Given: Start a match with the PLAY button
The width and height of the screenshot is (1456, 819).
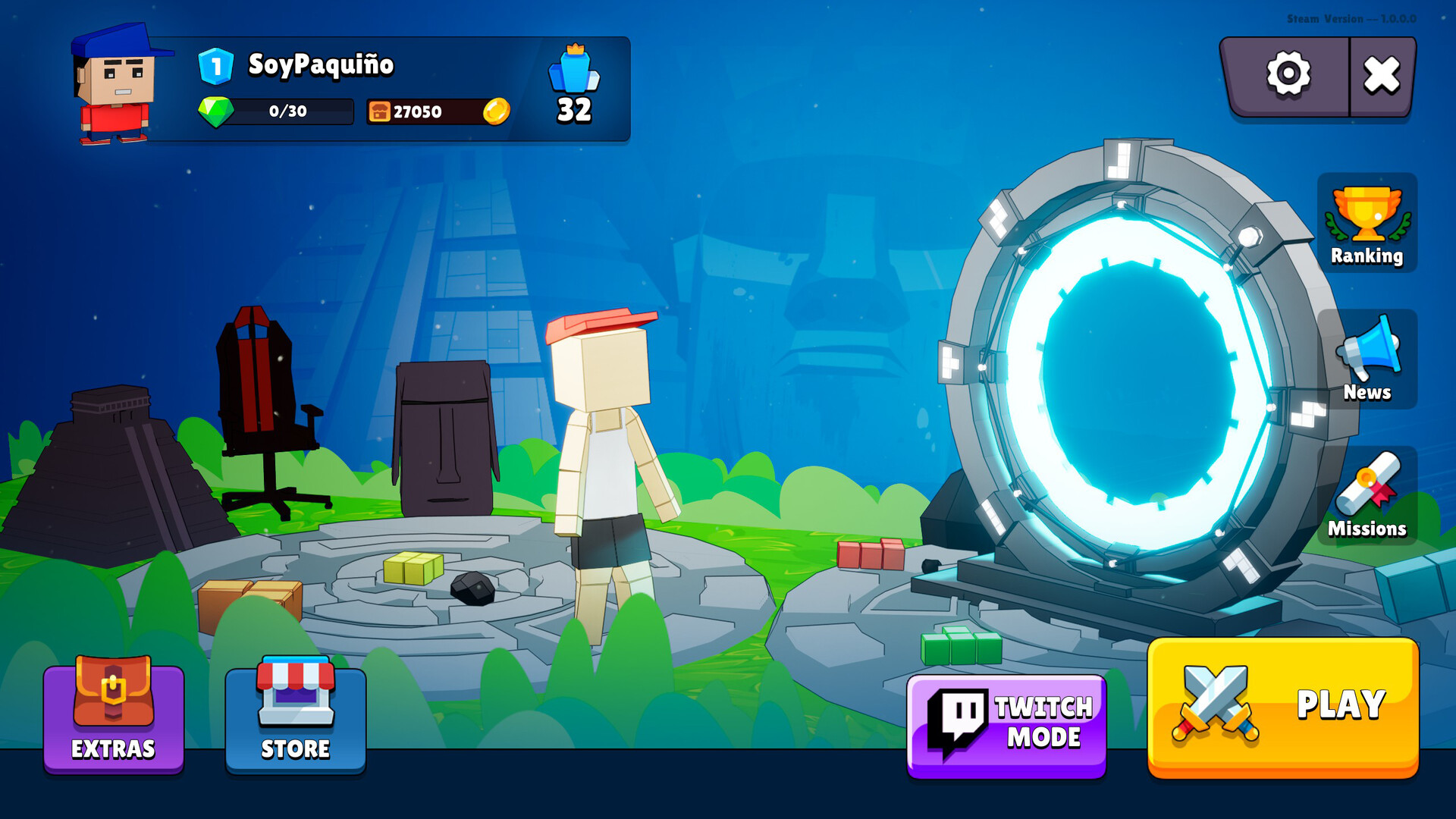Looking at the screenshot, I should pyautogui.click(x=1282, y=707).
